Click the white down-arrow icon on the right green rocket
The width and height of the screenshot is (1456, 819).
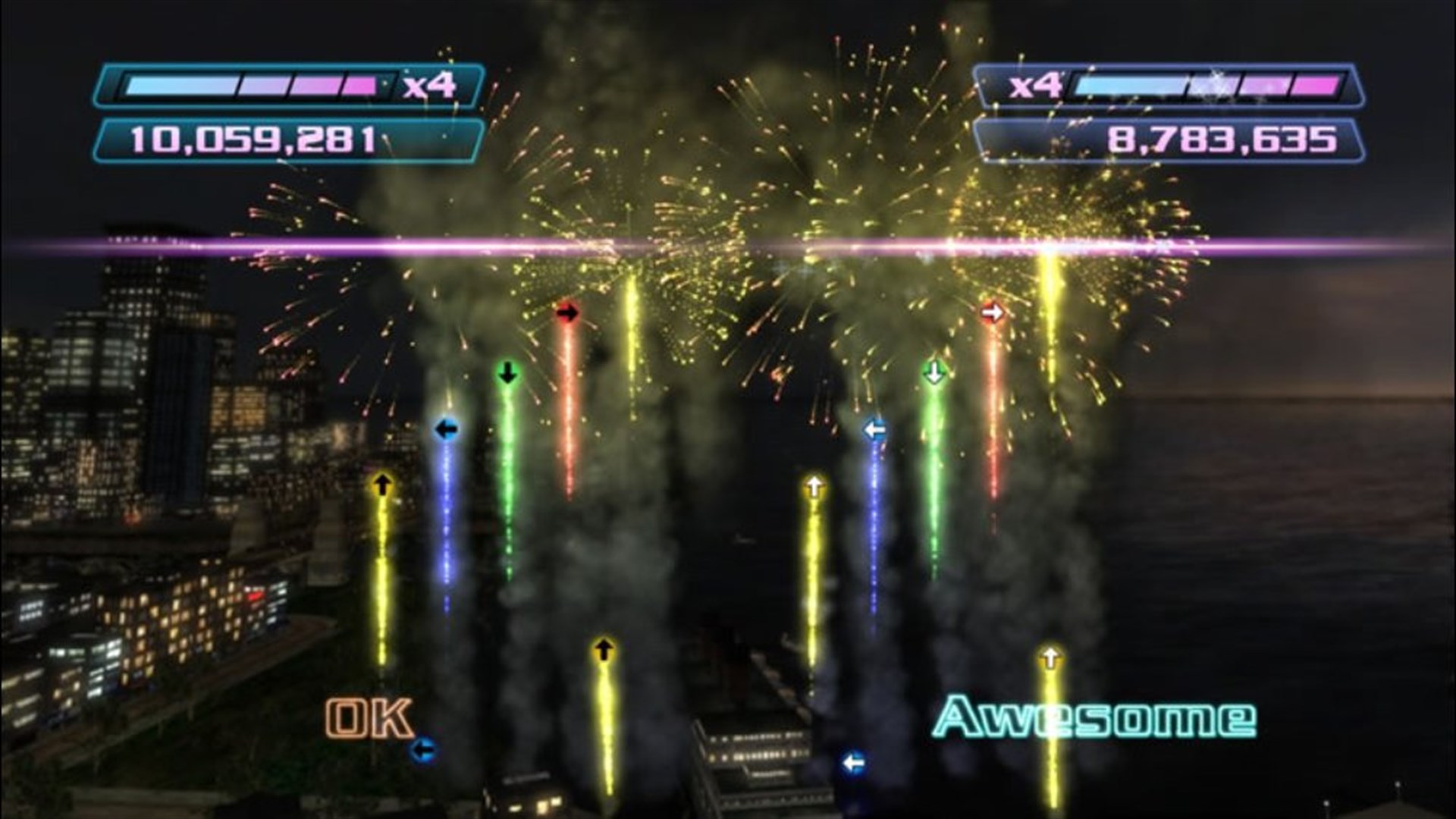934,372
